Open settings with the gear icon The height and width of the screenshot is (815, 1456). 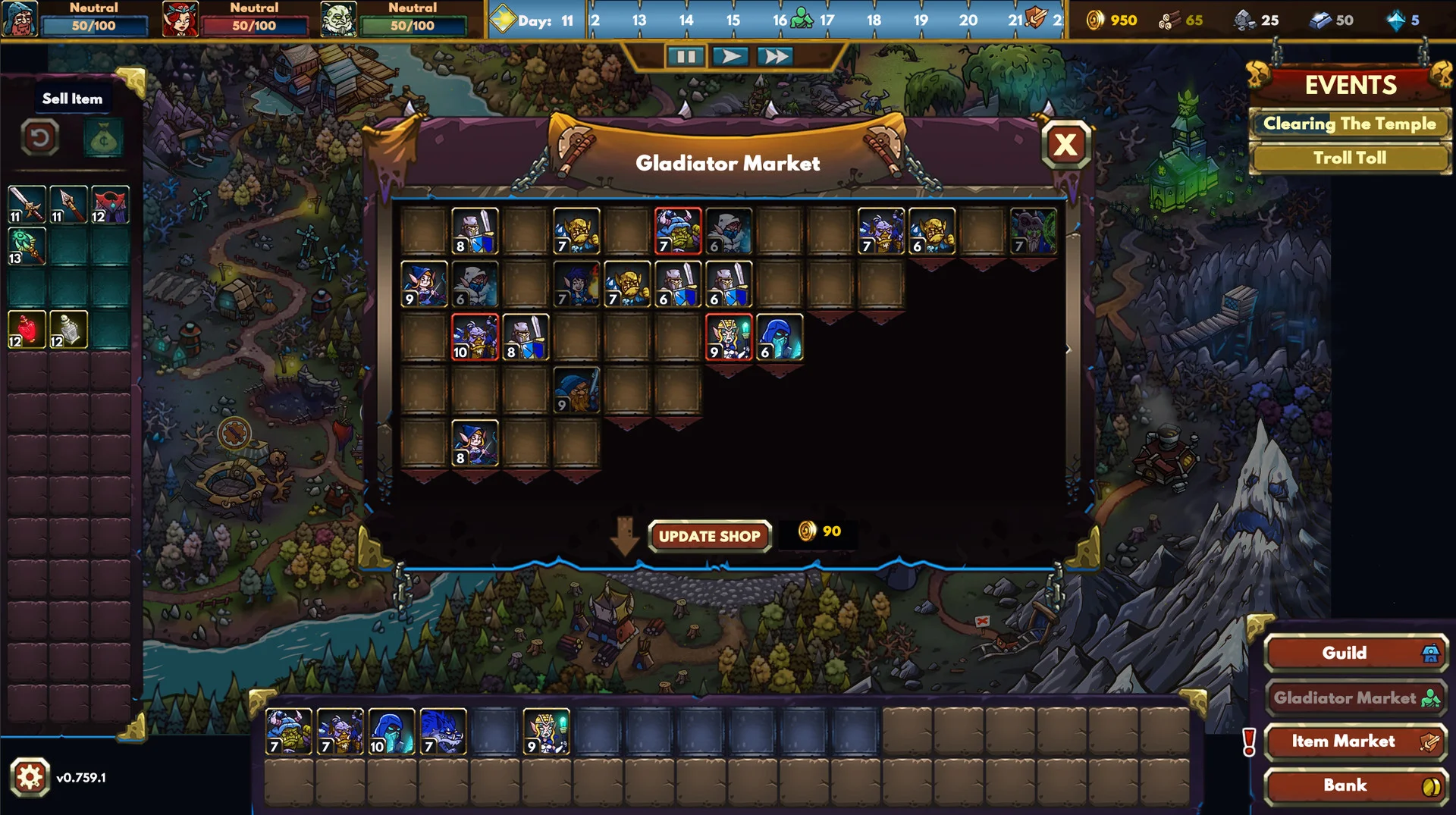click(x=30, y=777)
